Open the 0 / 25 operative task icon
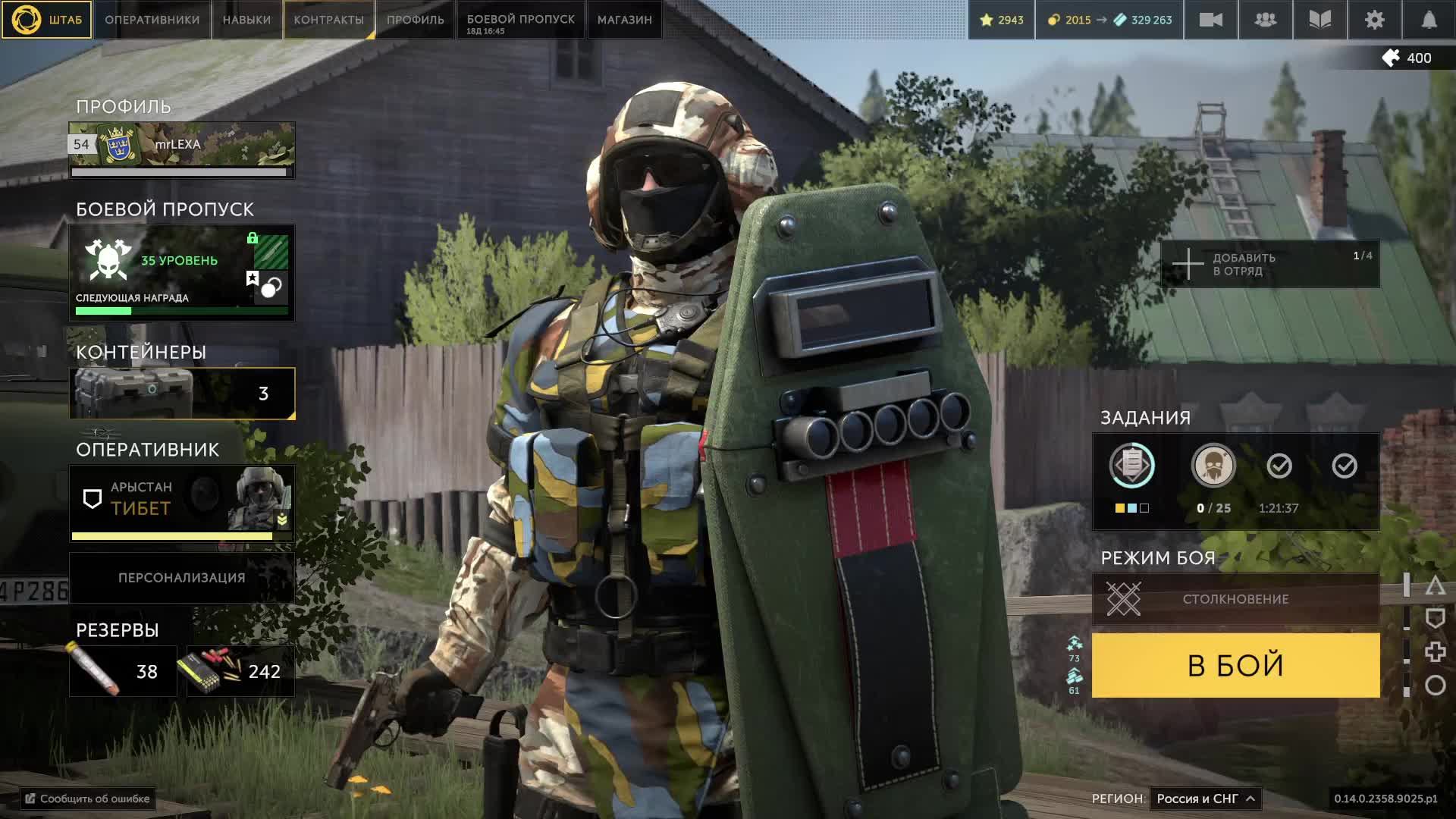The image size is (1456, 819). pos(1213,466)
